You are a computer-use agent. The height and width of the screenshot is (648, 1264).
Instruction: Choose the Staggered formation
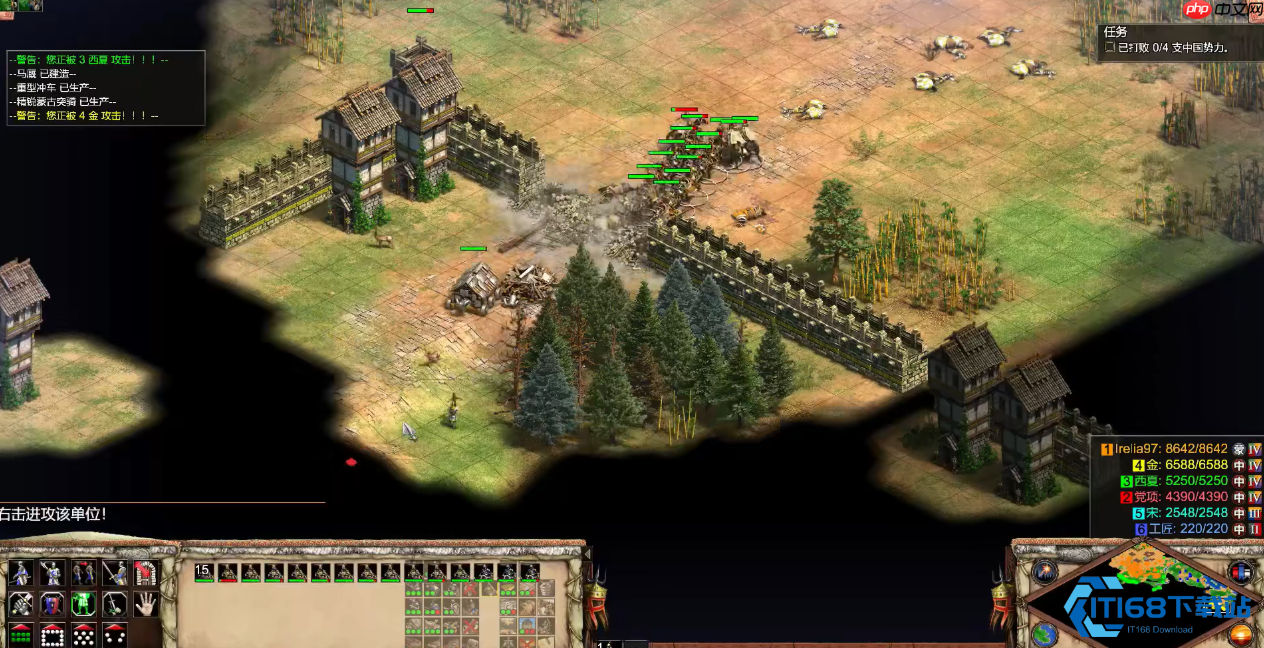click(83, 634)
